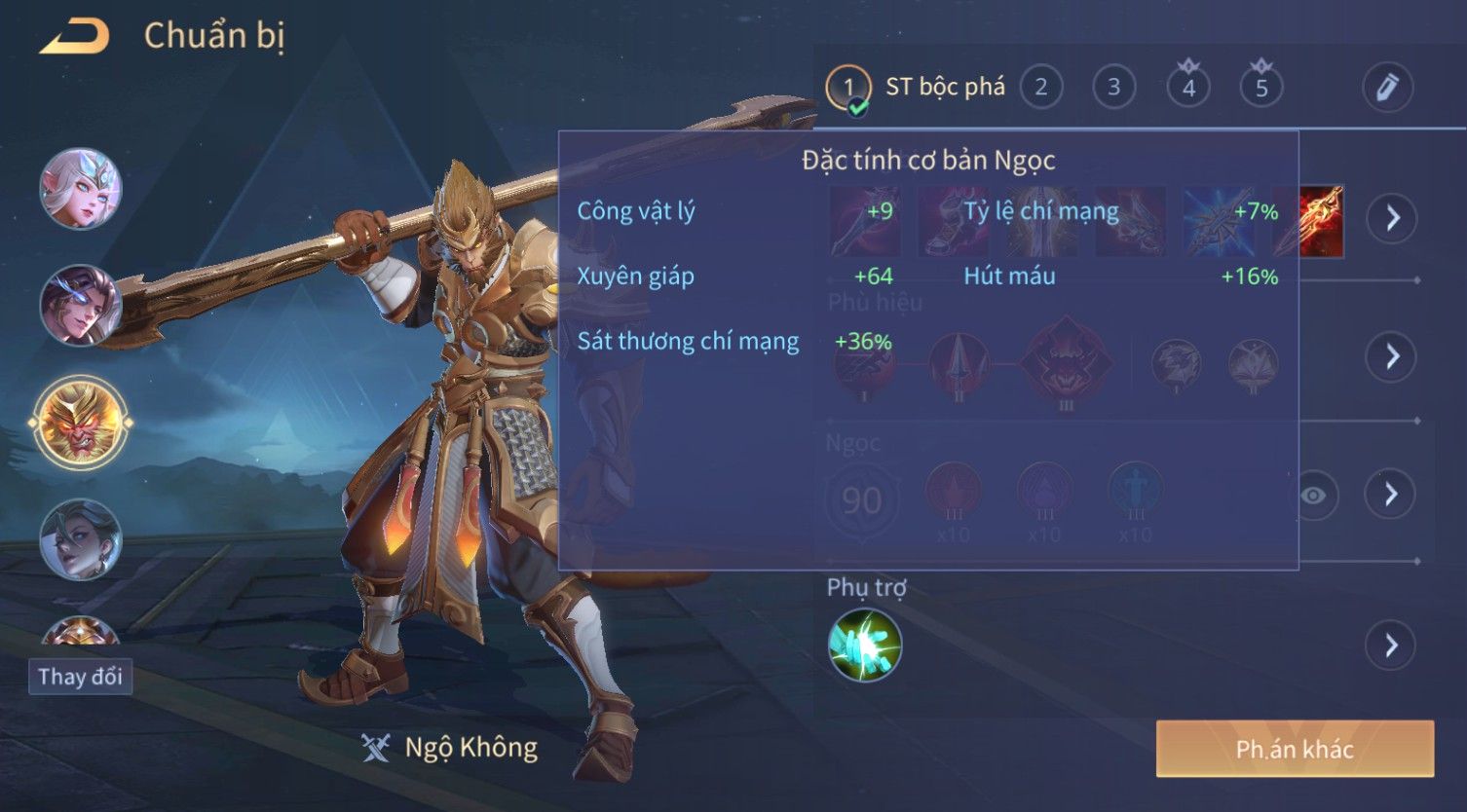Go back using the return arrow
This screenshot has height=812, width=1467.
tap(76, 37)
